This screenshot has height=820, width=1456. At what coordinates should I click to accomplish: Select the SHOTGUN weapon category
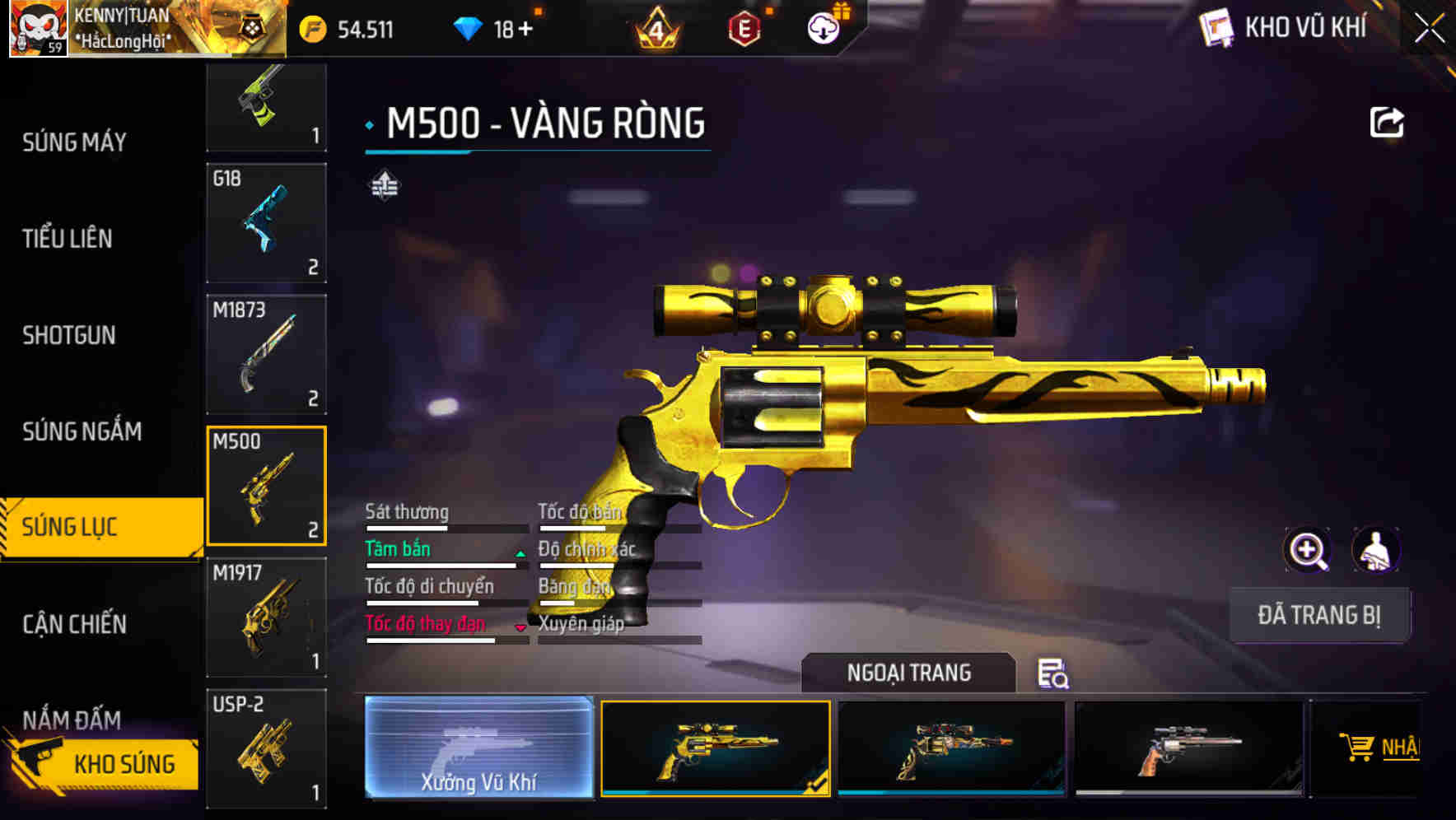pos(69,335)
